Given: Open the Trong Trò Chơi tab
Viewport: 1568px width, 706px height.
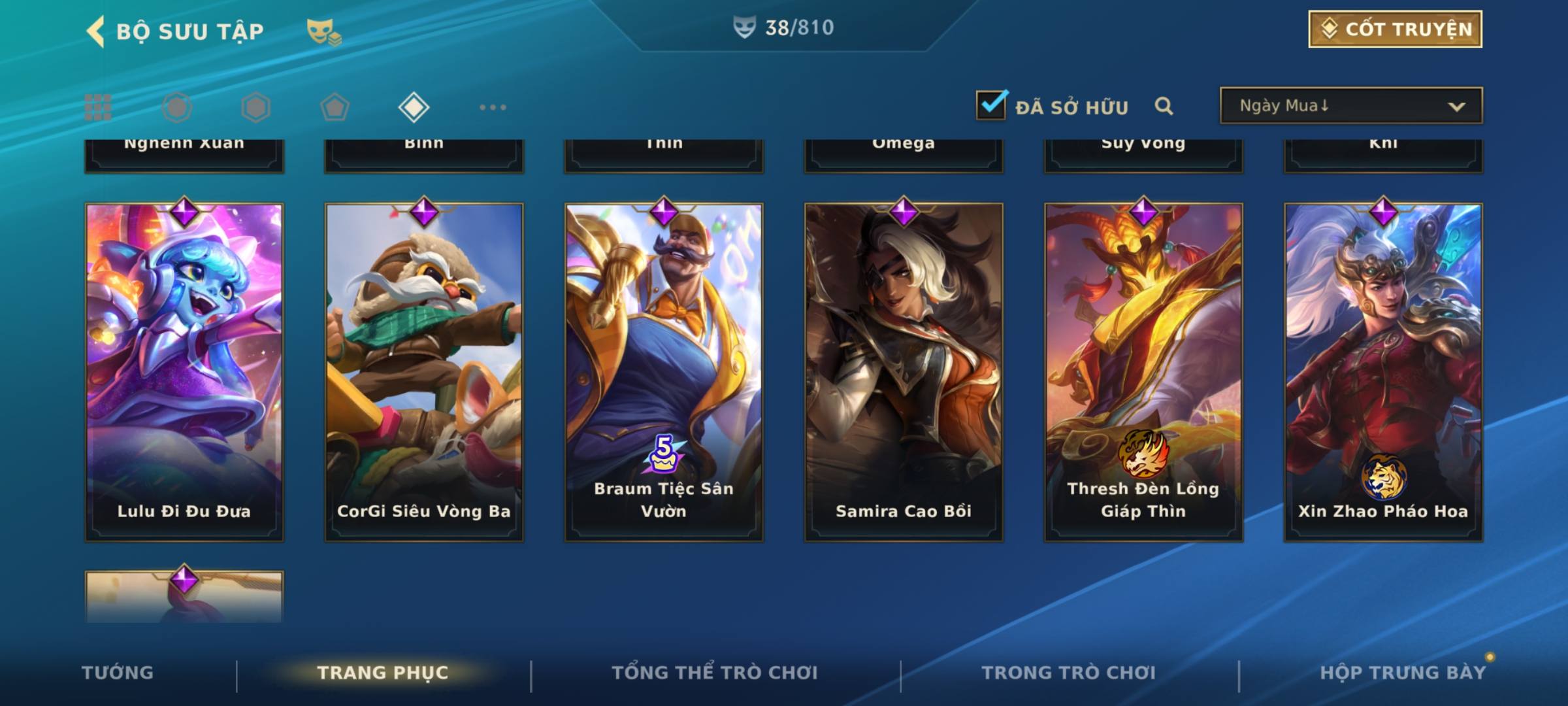Looking at the screenshot, I should (x=1069, y=673).
